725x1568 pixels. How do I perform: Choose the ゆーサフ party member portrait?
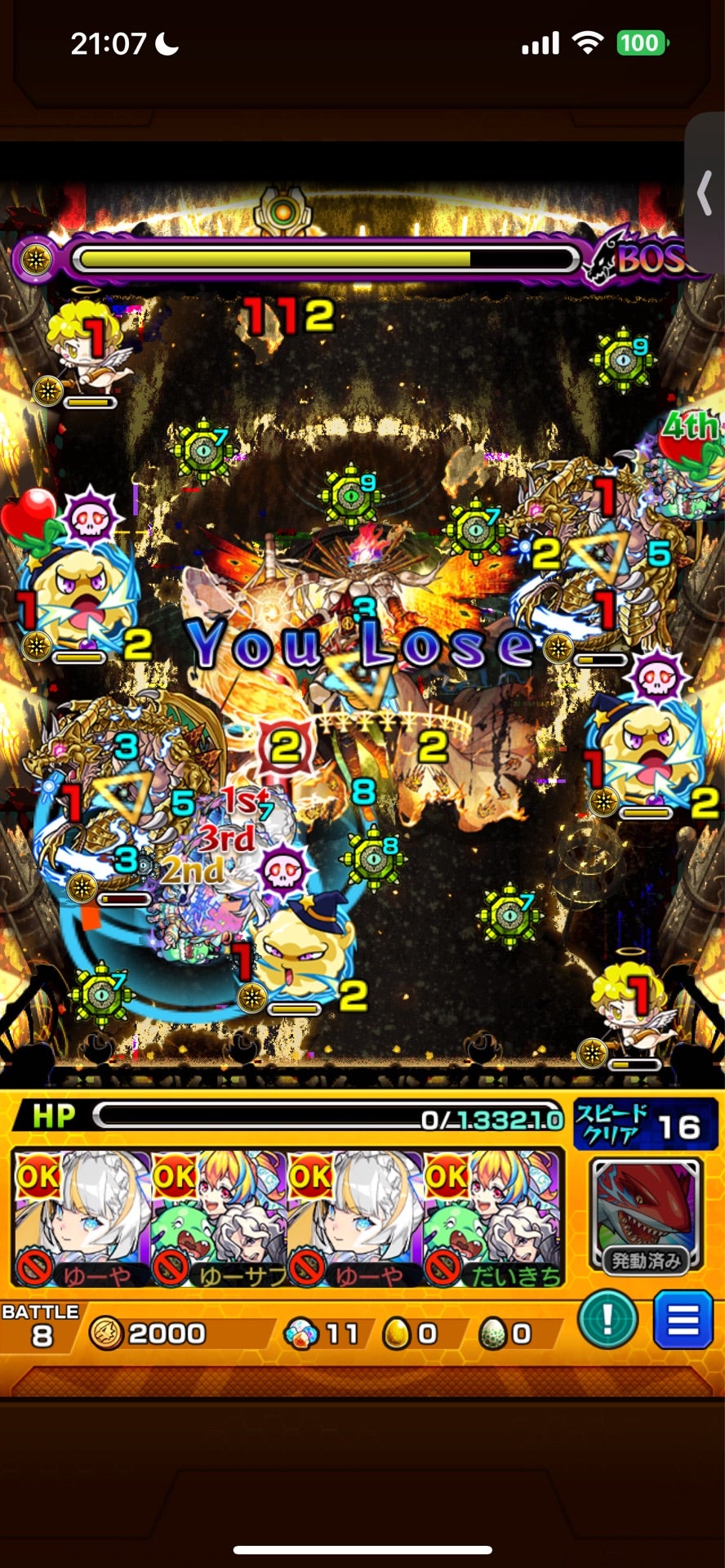pyautogui.click(x=219, y=1217)
